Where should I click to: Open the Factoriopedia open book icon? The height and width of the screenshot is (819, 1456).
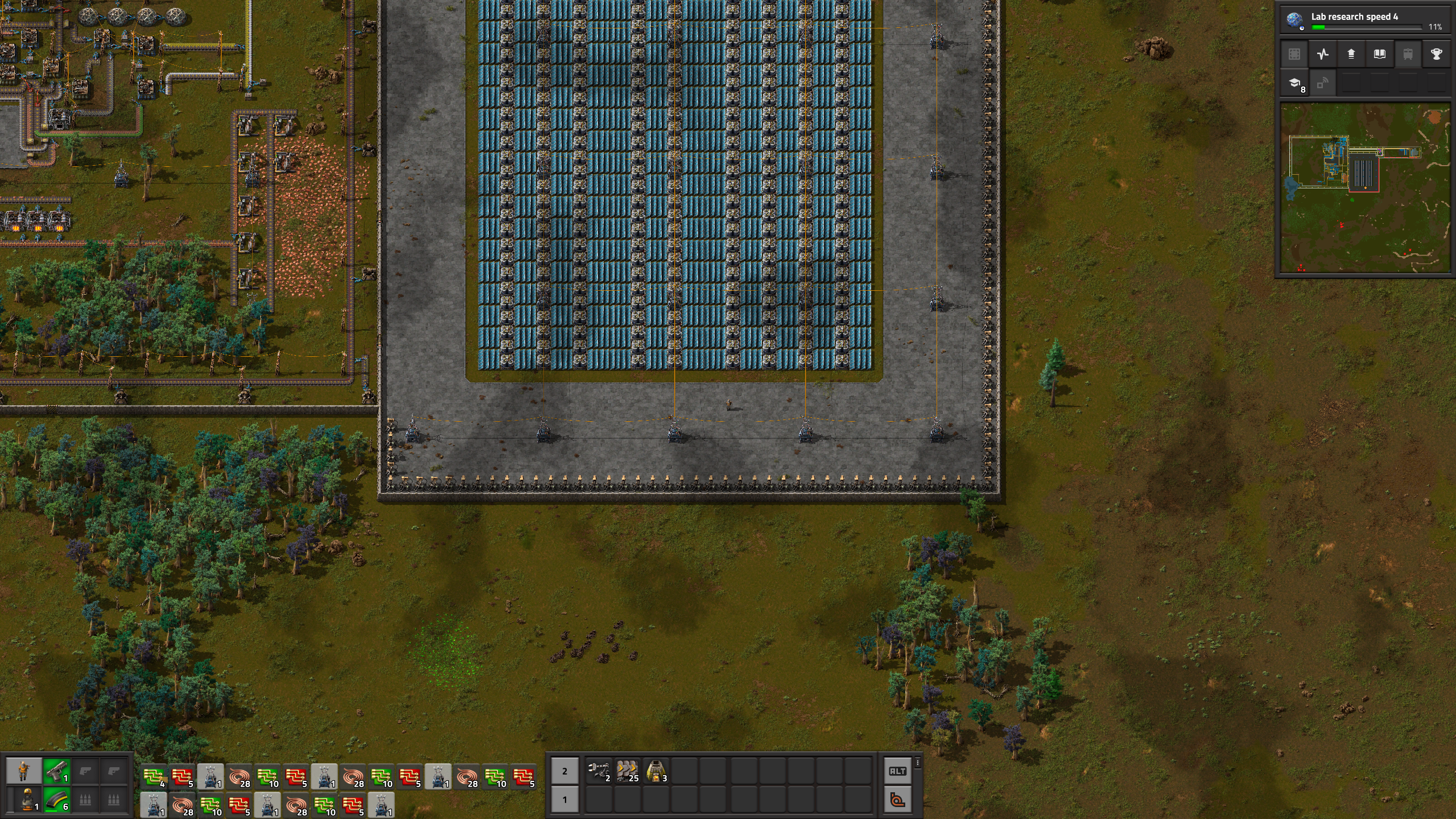1379,54
